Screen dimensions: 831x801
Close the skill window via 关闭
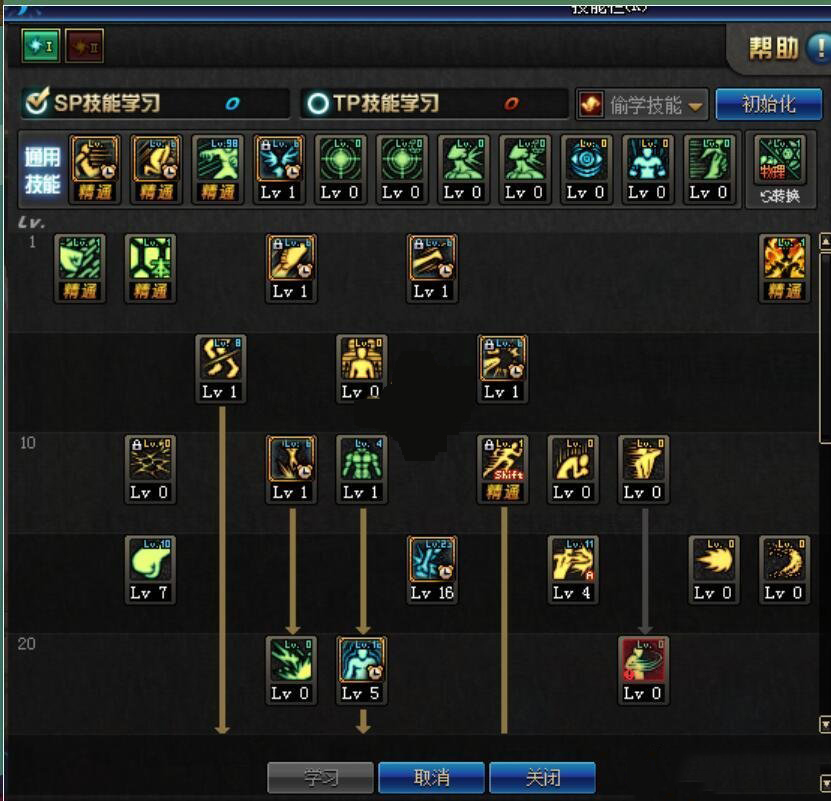coord(543,777)
